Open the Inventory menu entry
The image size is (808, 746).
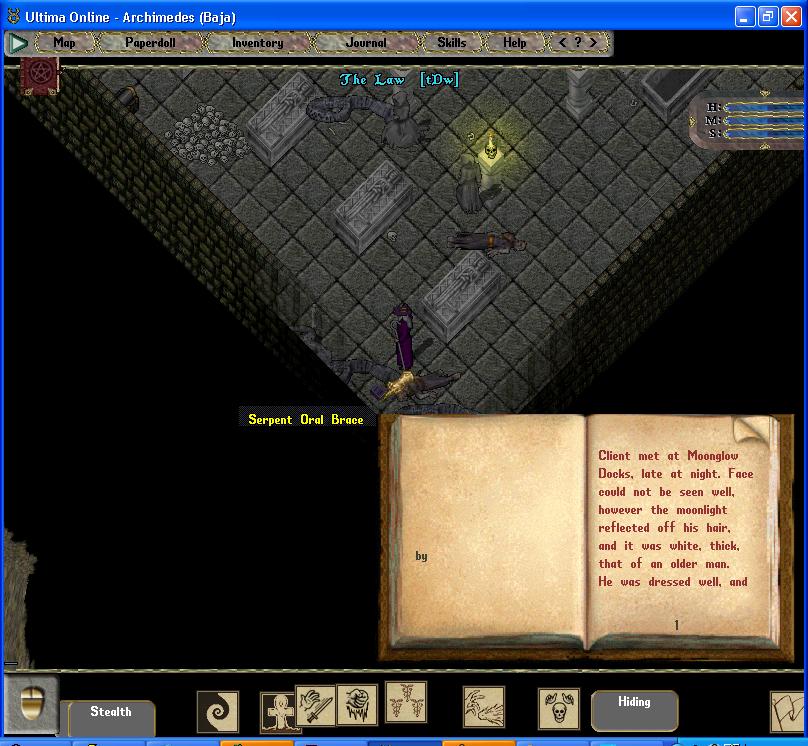pos(257,43)
